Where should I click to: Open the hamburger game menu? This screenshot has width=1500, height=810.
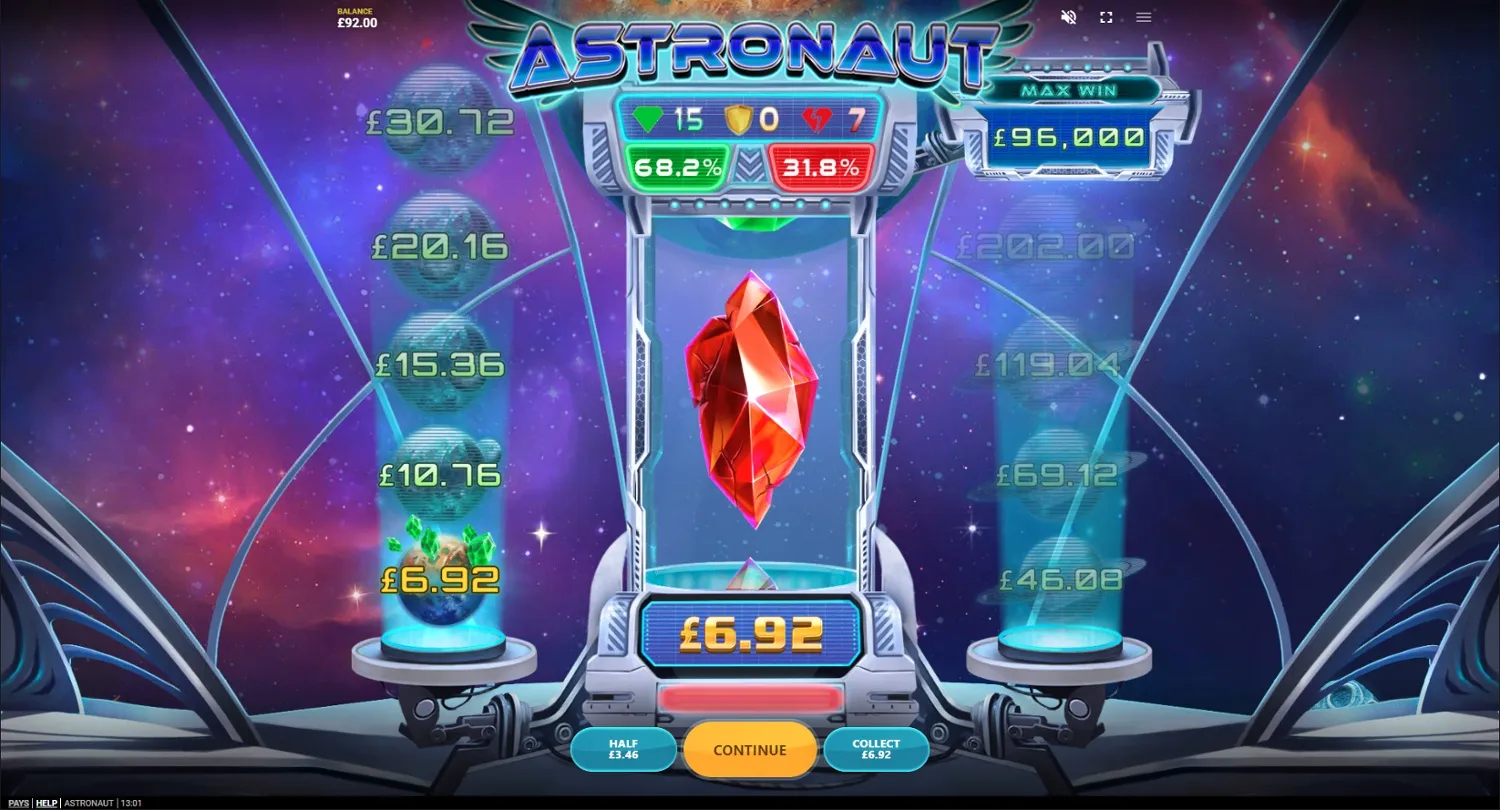[x=1142, y=17]
